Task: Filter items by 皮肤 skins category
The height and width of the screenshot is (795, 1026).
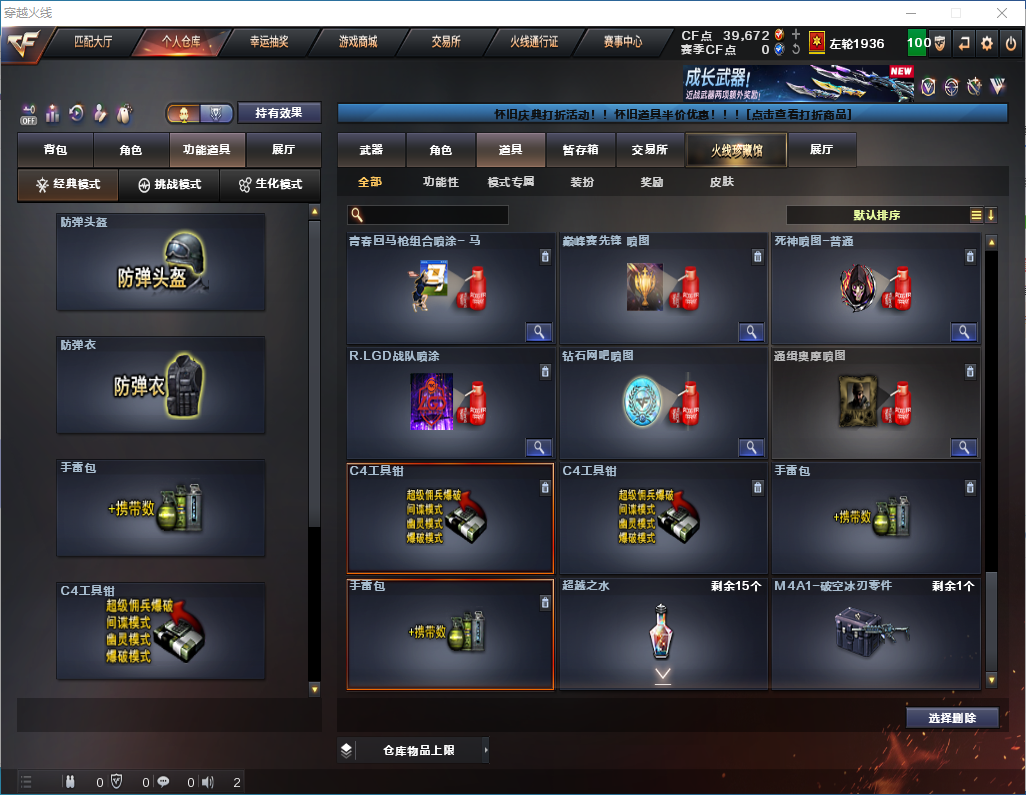Action: click(x=721, y=182)
